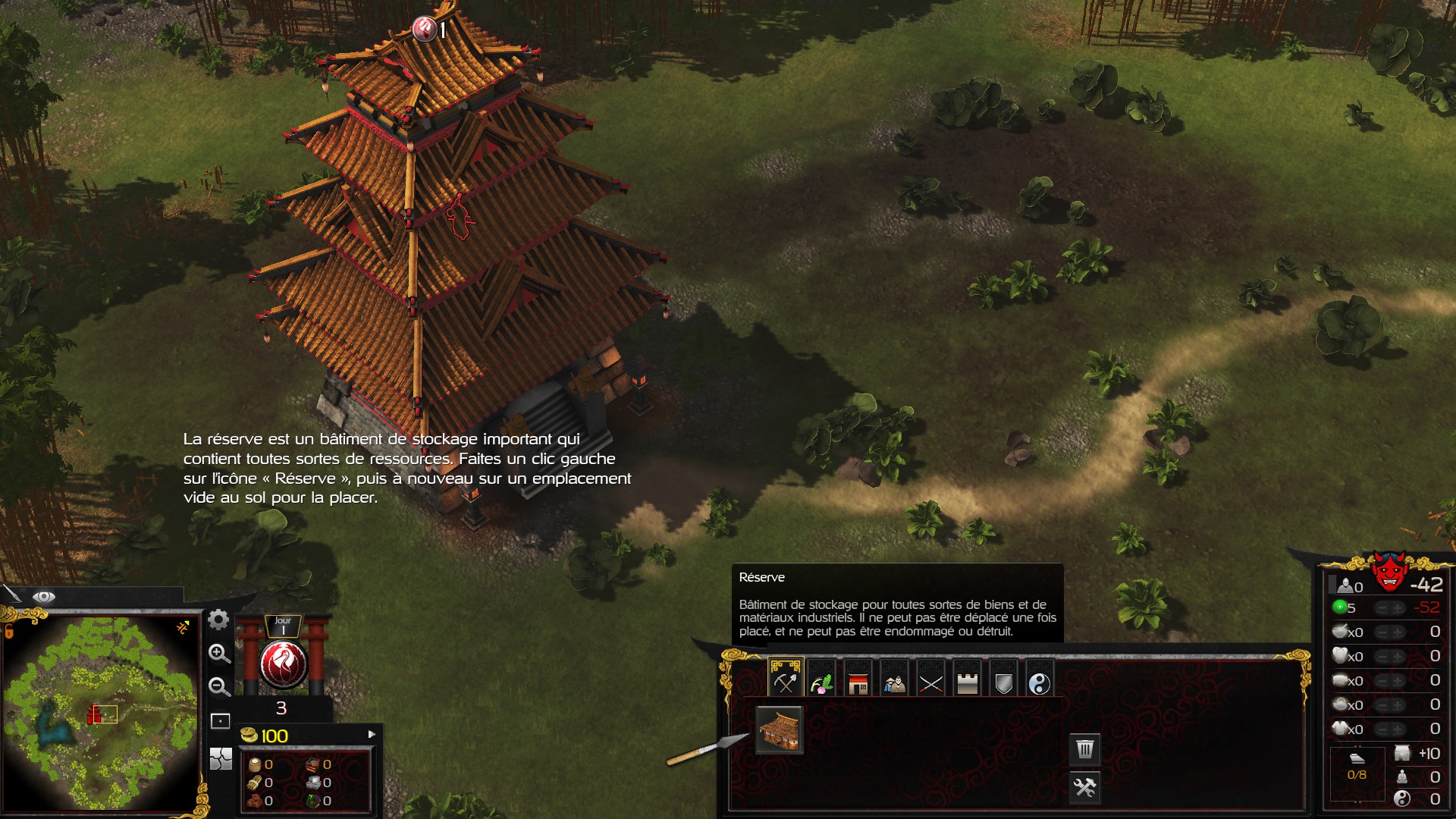Click the cracked ground icon beside minimap

(x=221, y=758)
